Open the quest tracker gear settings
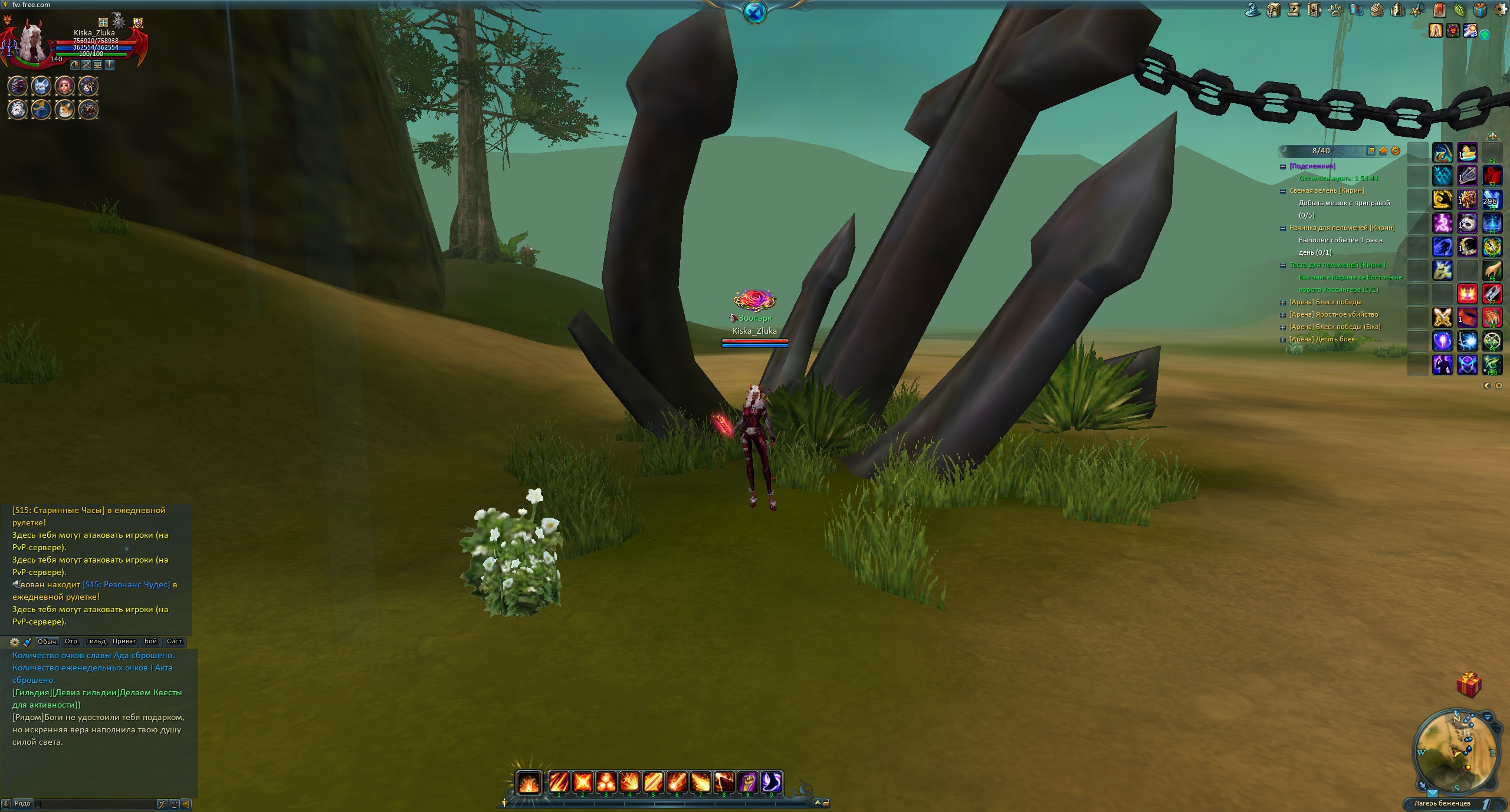This screenshot has height=812, width=1510. pyautogui.click(x=1395, y=151)
